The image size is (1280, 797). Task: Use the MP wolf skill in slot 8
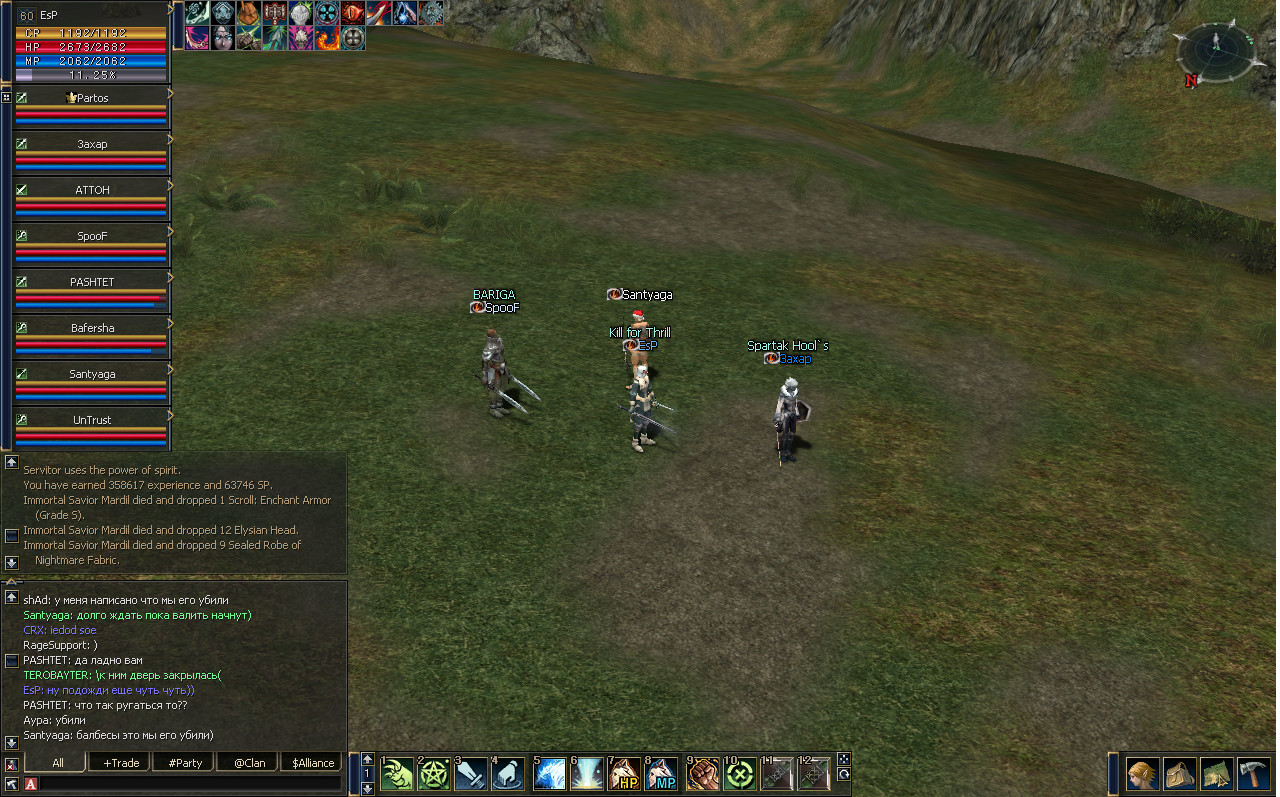click(662, 774)
